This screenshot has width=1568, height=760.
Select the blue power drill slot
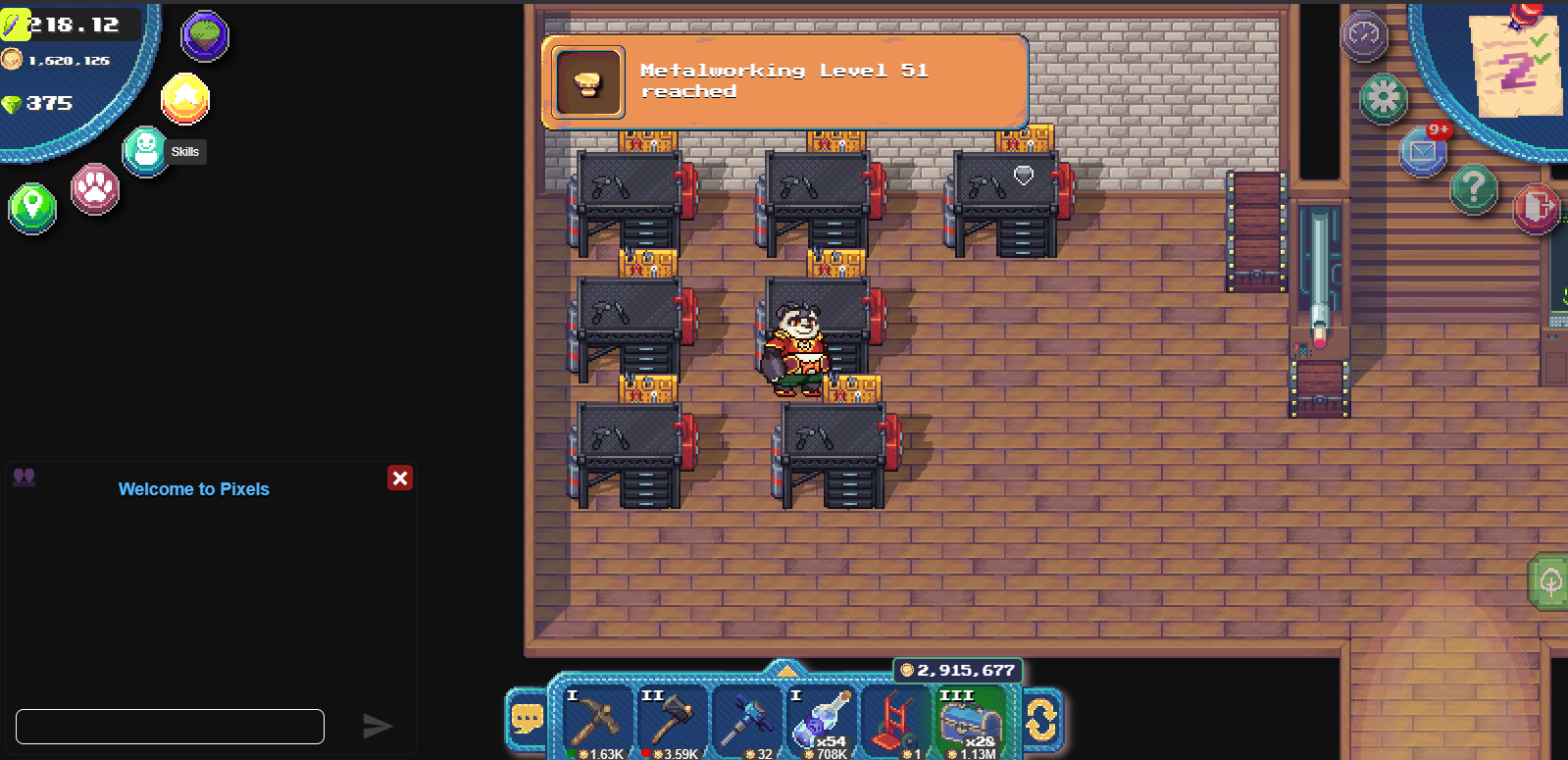tap(745, 723)
